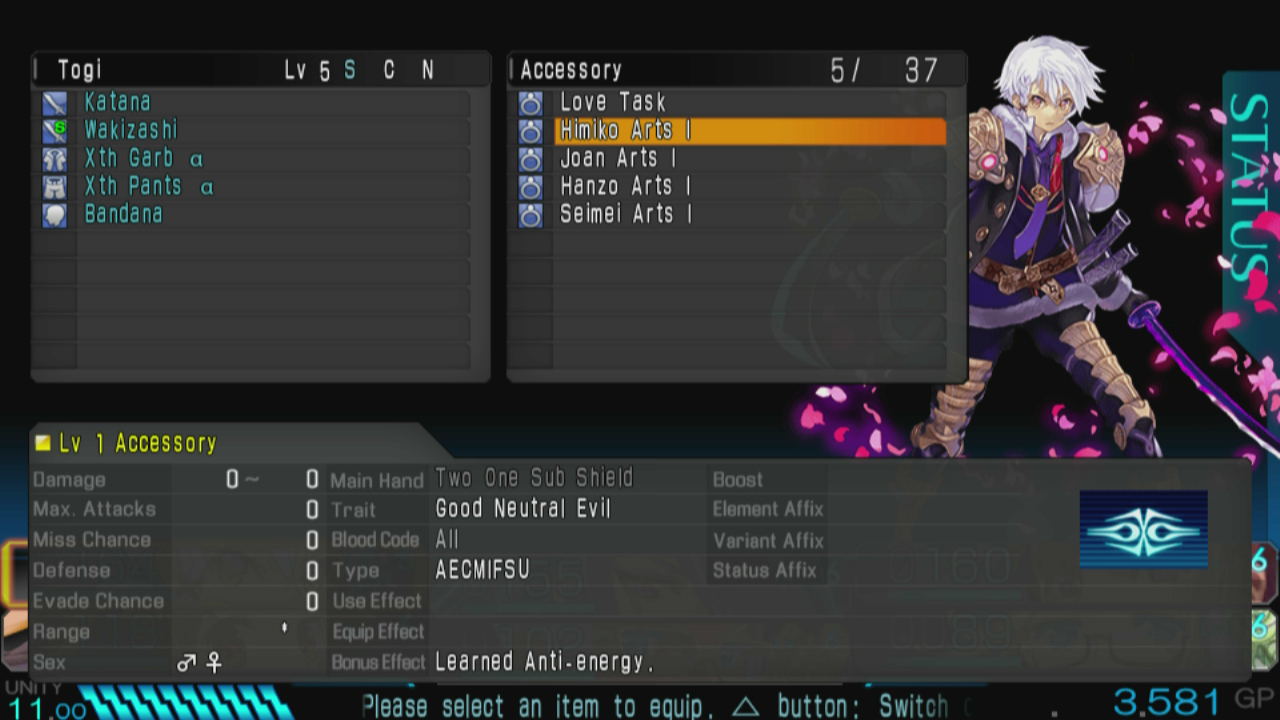The height and width of the screenshot is (720, 1280).
Task: Pick Joan Arts I from the accessory list
Action: point(618,159)
